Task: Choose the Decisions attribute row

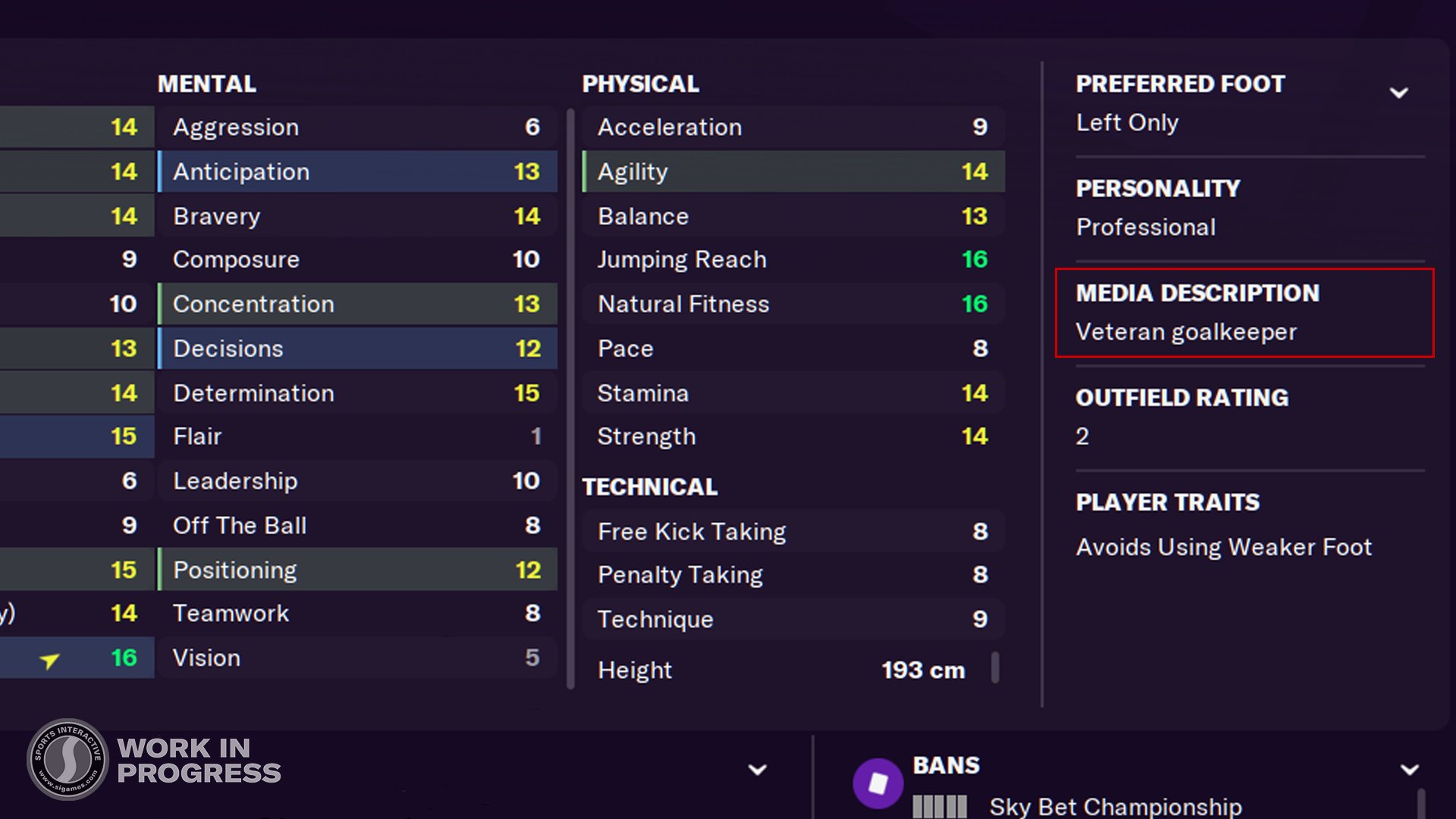Action: [x=357, y=349]
